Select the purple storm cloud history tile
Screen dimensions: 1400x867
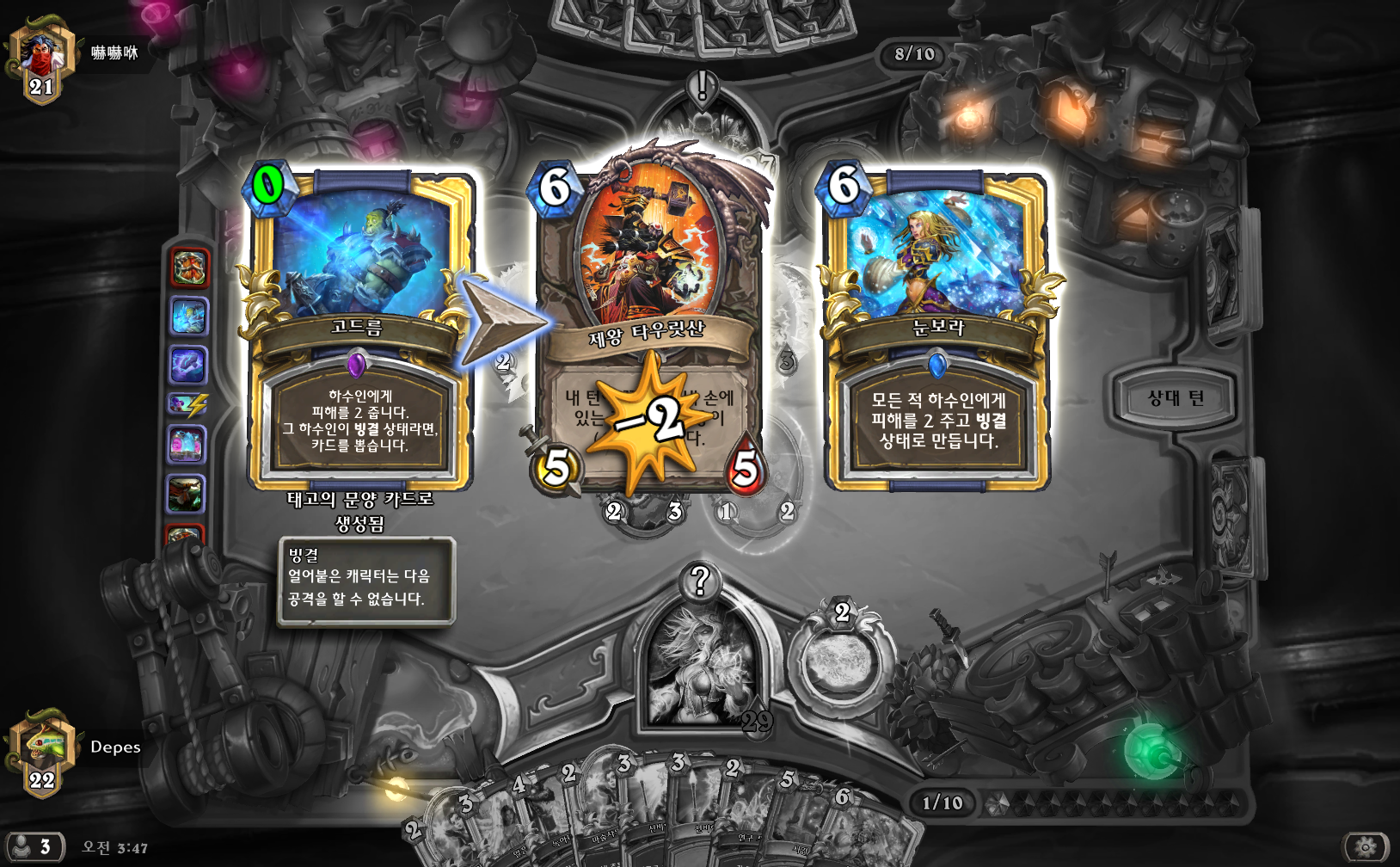click(x=187, y=365)
